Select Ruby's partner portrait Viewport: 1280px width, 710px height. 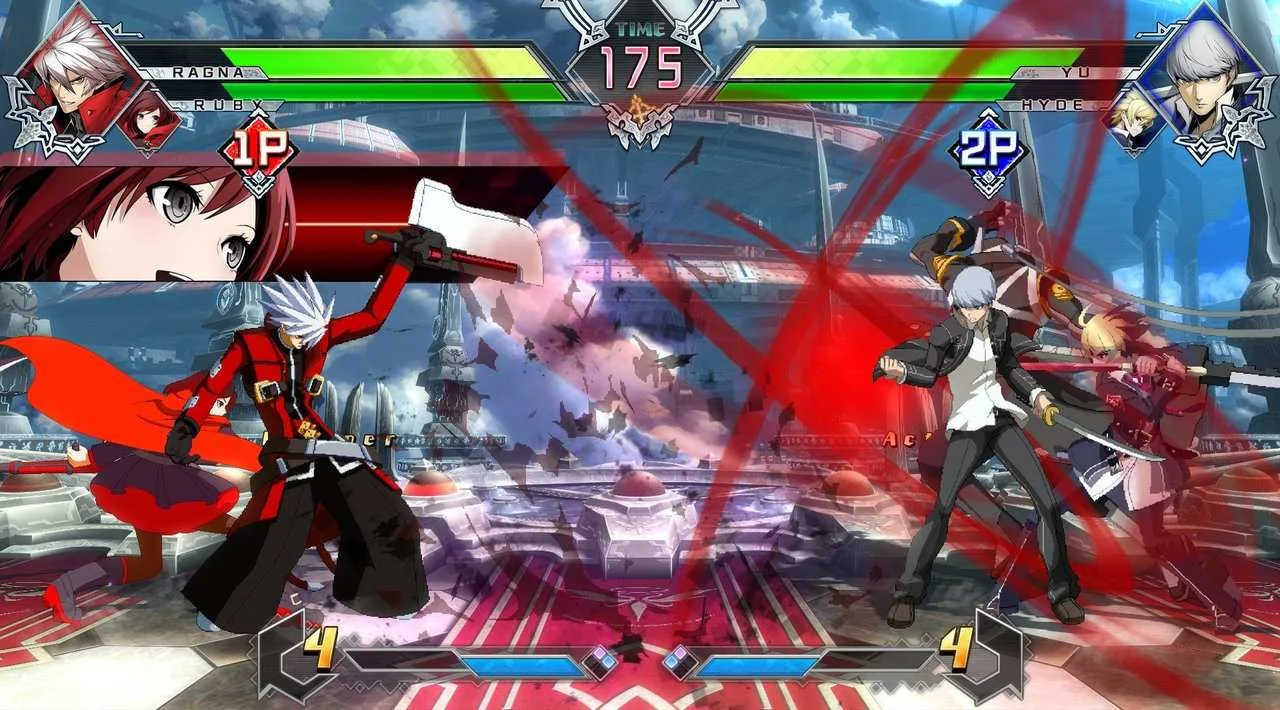click(x=148, y=117)
